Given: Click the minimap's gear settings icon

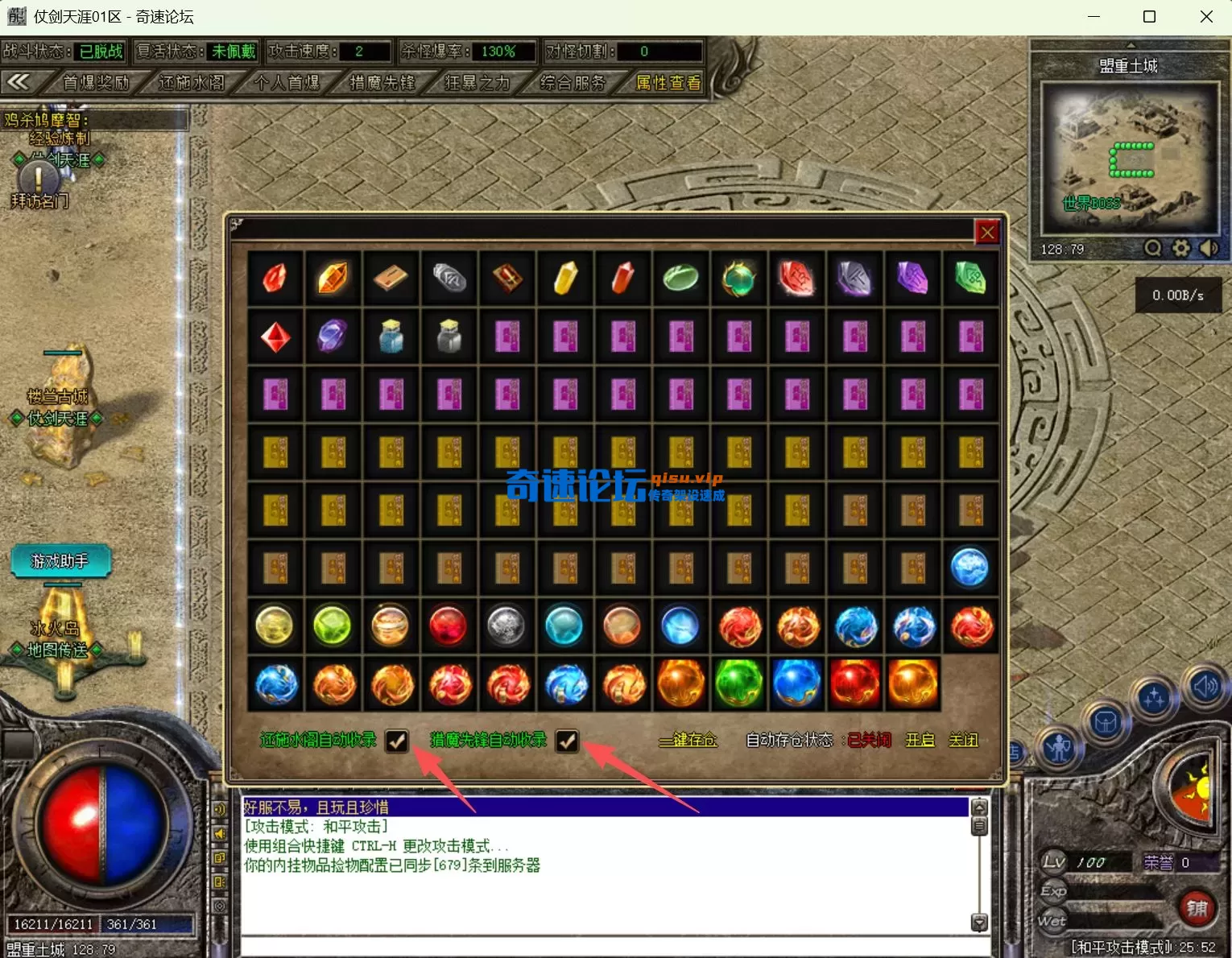Looking at the screenshot, I should (x=1180, y=249).
